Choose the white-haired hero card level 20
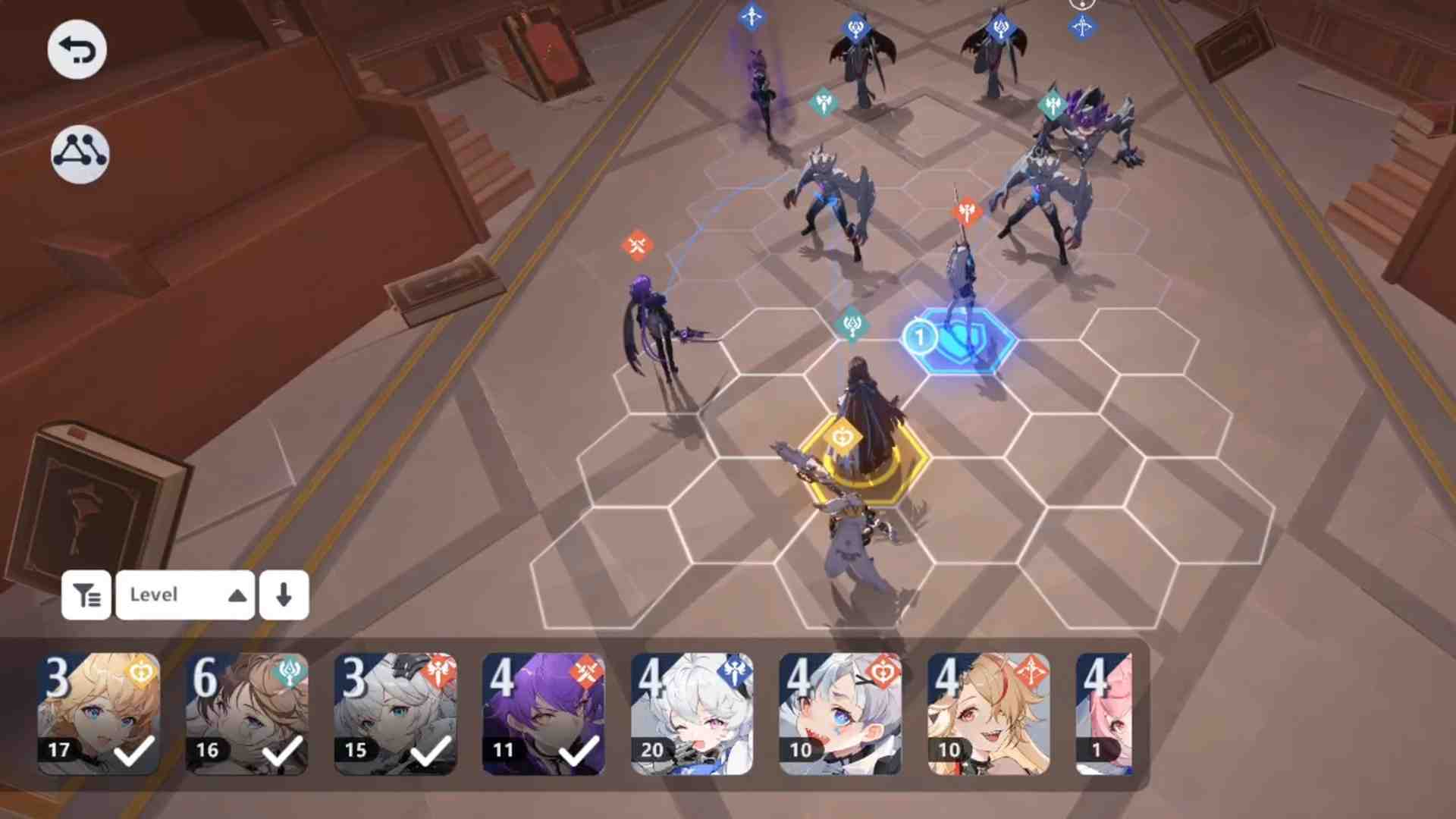This screenshot has height=819, width=1456. (692, 714)
